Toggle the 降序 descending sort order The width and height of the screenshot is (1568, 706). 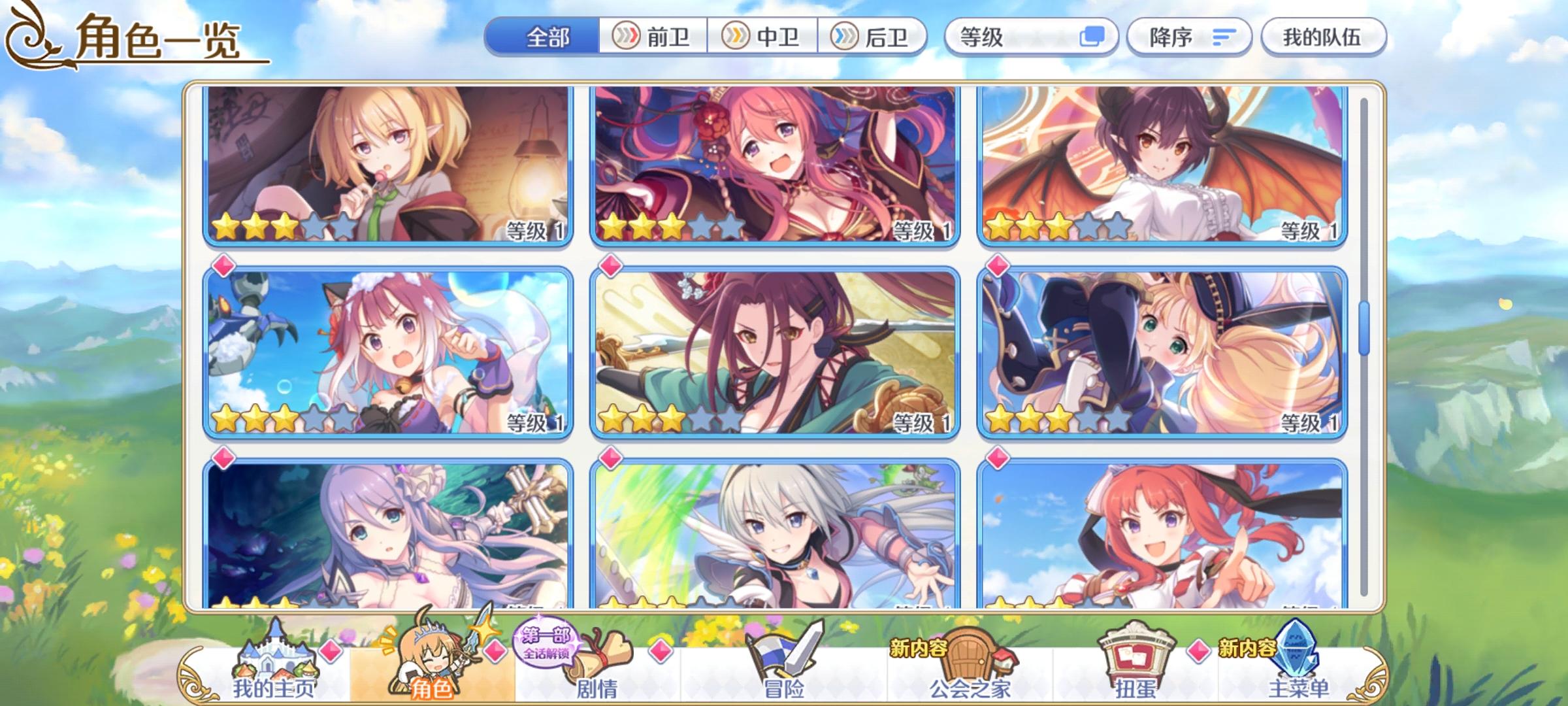1190,37
